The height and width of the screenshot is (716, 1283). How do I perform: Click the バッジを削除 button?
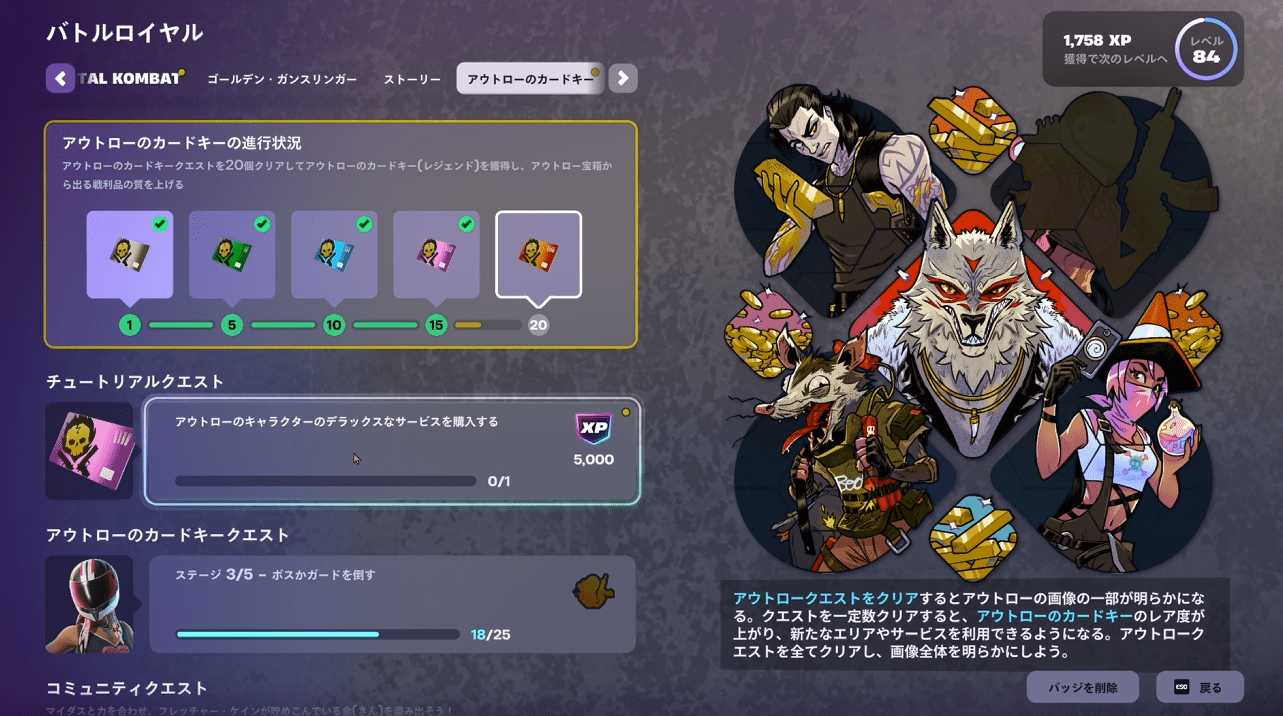tap(1082, 687)
